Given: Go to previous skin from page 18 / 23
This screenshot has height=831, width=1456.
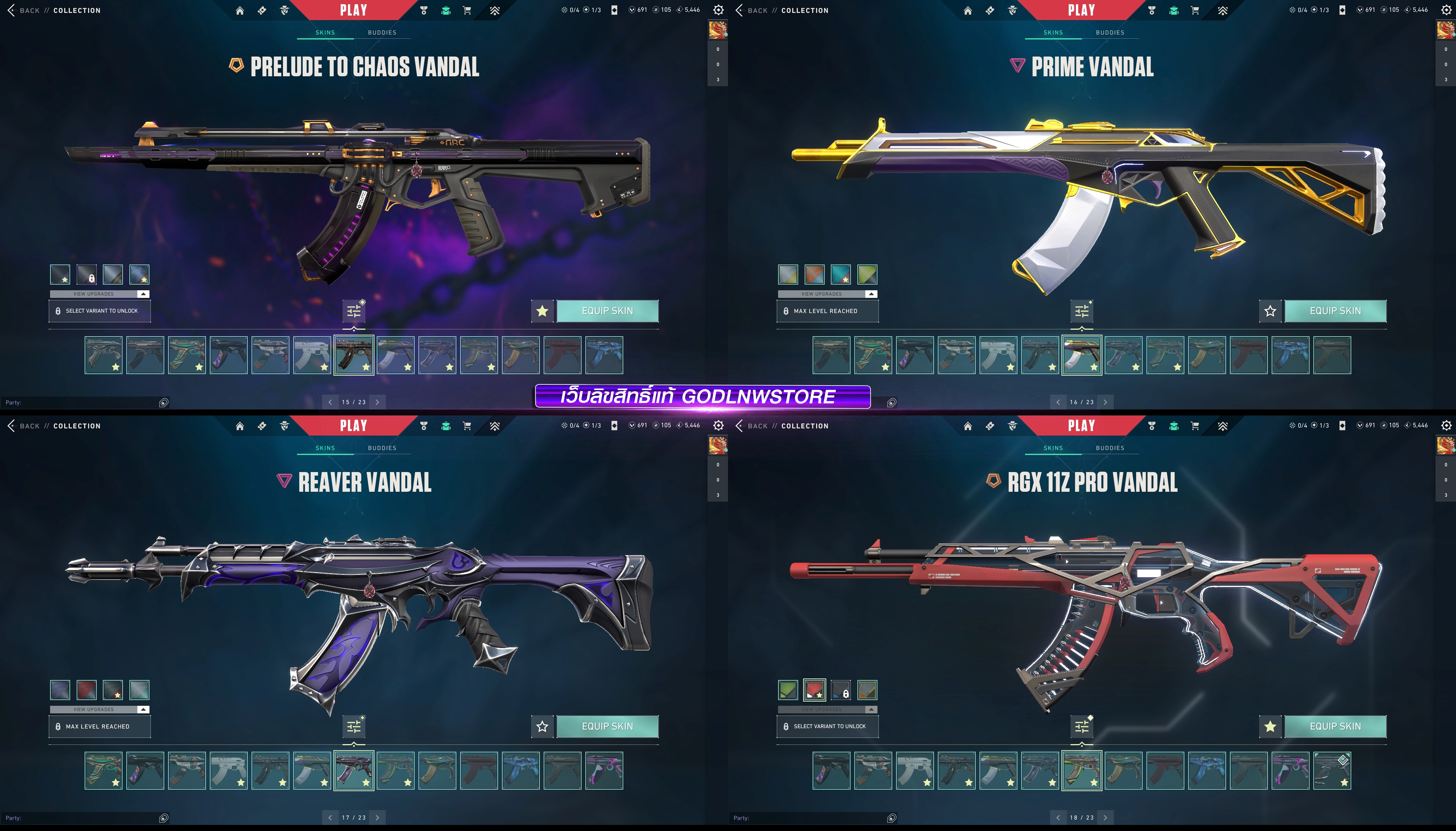Looking at the screenshot, I should coord(1058,818).
